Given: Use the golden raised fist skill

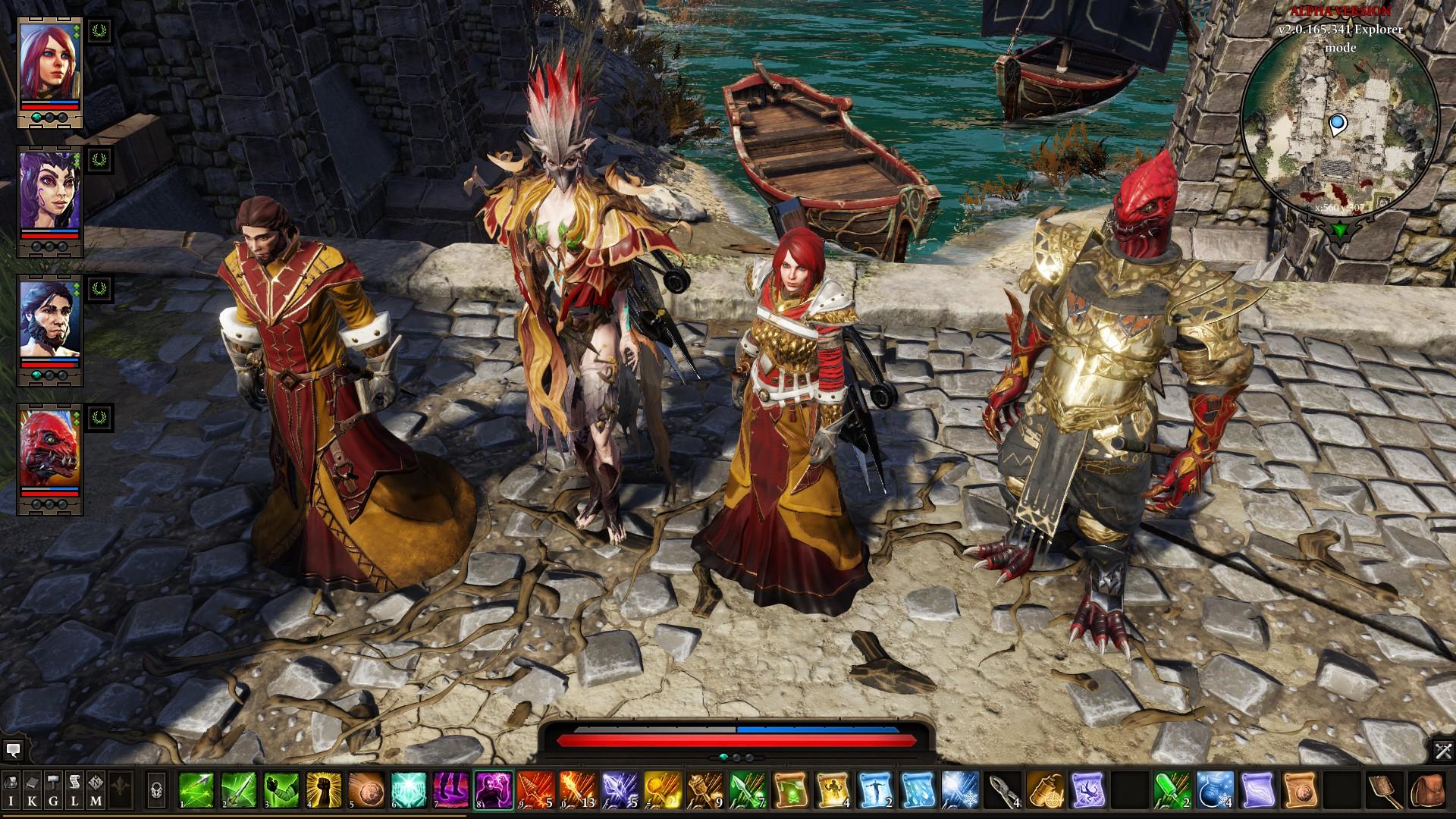Looking at the screenshot, I should click(x=323, y=790).
